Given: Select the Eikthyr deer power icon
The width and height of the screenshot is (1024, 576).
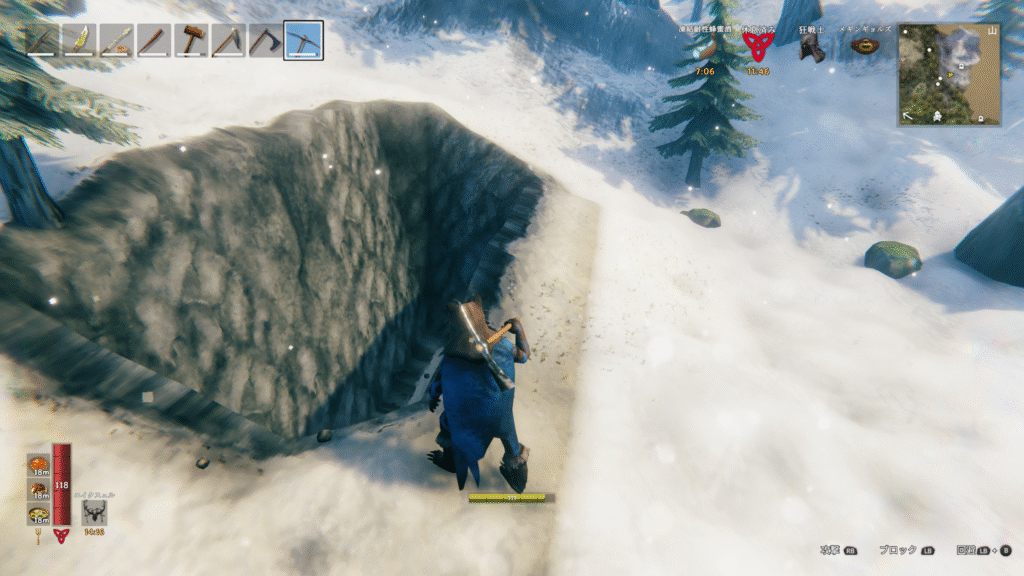Looking at the screenshot, I should pos(95,513).
